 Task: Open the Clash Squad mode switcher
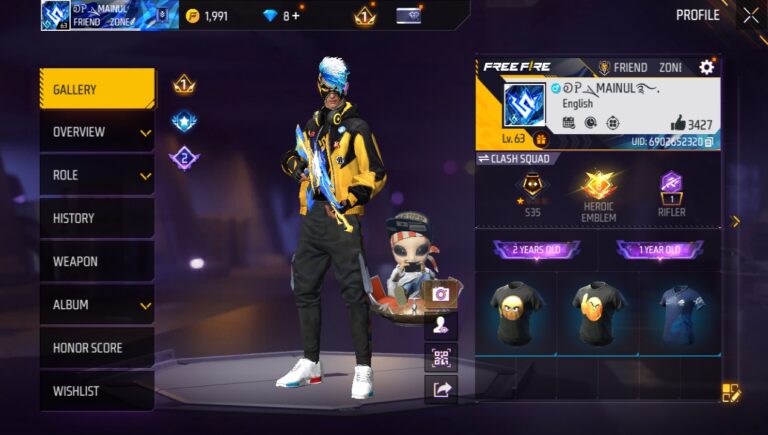[x=514, y=158]
